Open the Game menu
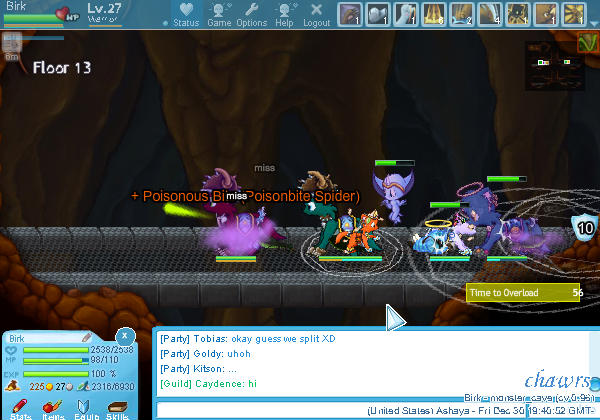This screenshot has height=420, width=600. [219, 14]
